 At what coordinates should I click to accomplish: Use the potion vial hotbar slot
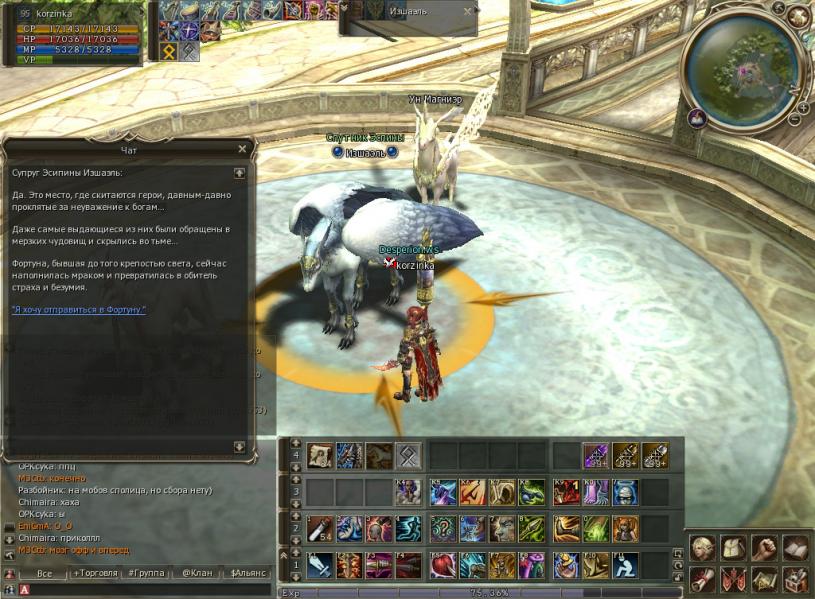(x=318, y=527)
